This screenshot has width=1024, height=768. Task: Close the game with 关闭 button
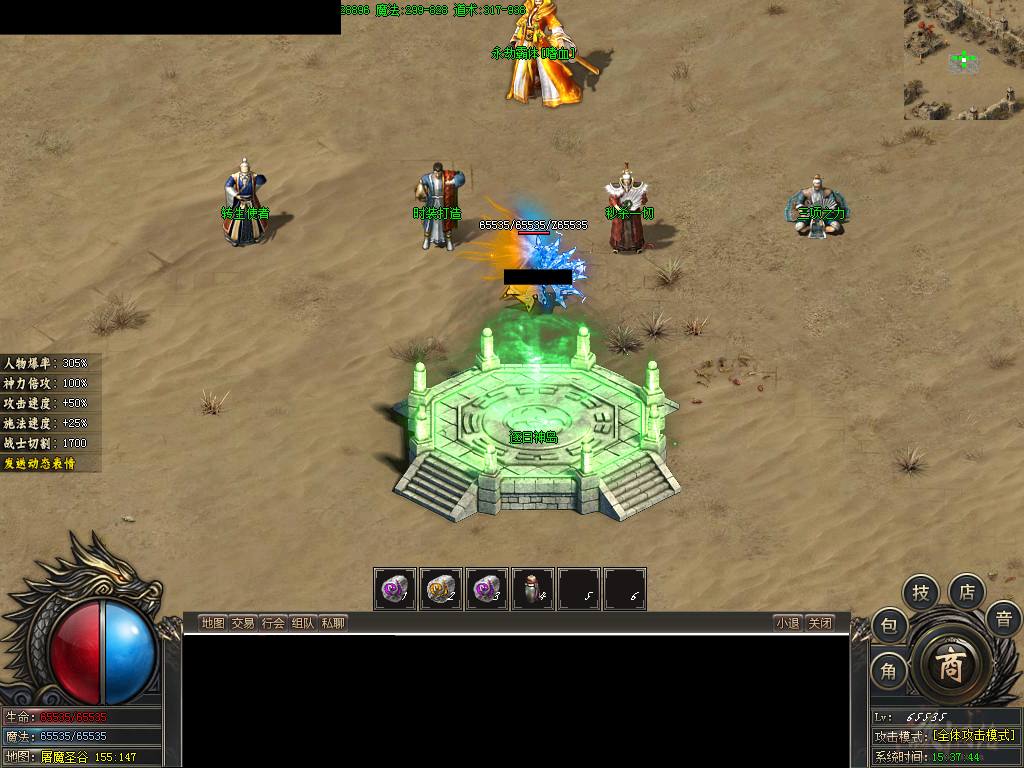(x=820, y=623)
